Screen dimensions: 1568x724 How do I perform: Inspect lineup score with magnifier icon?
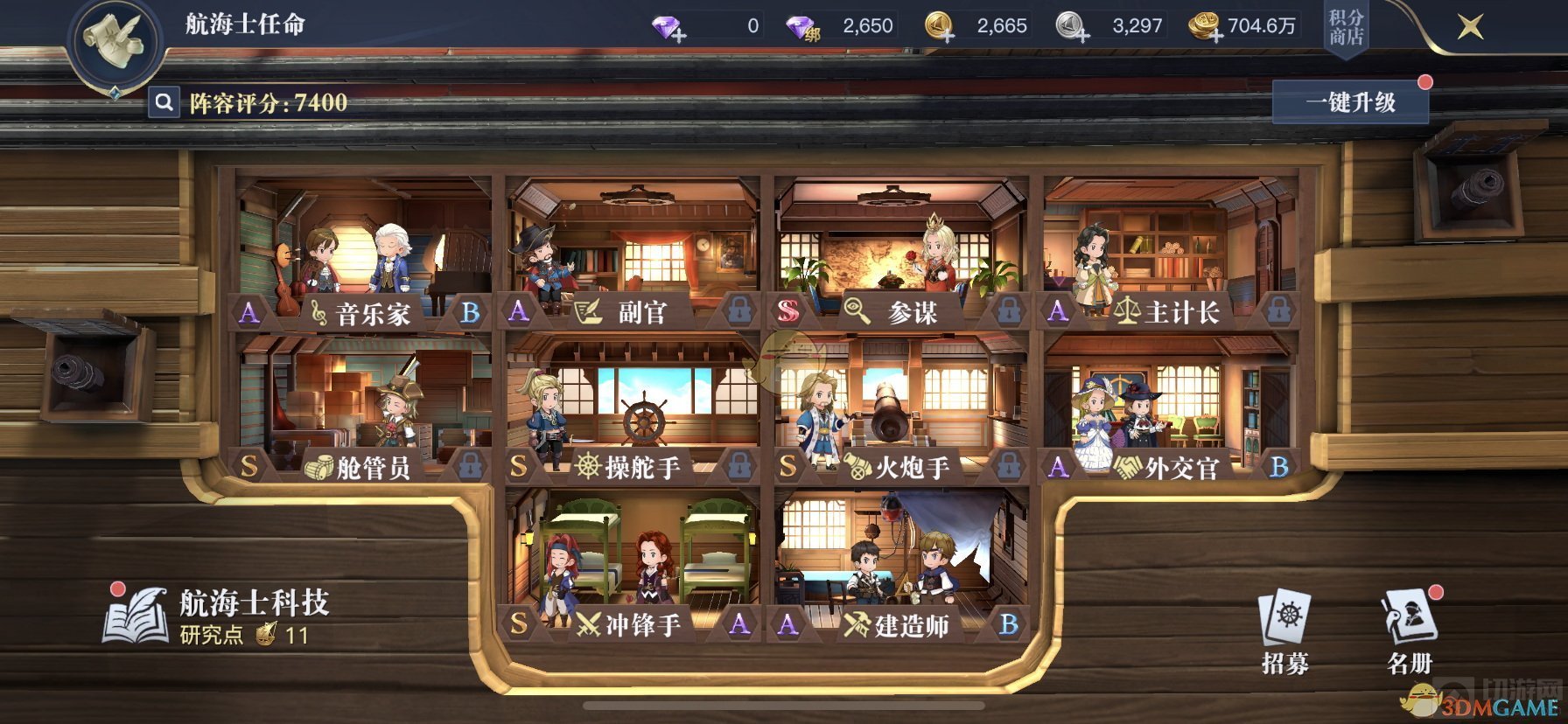(164, 103)
